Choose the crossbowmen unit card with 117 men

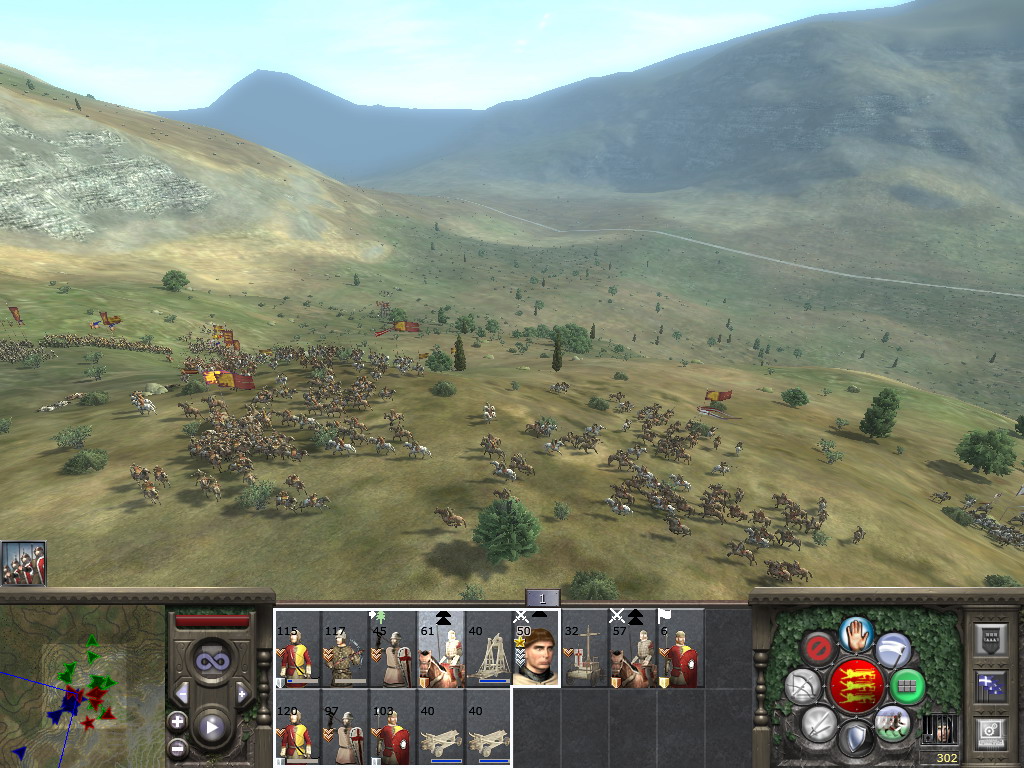click(346, 649)
